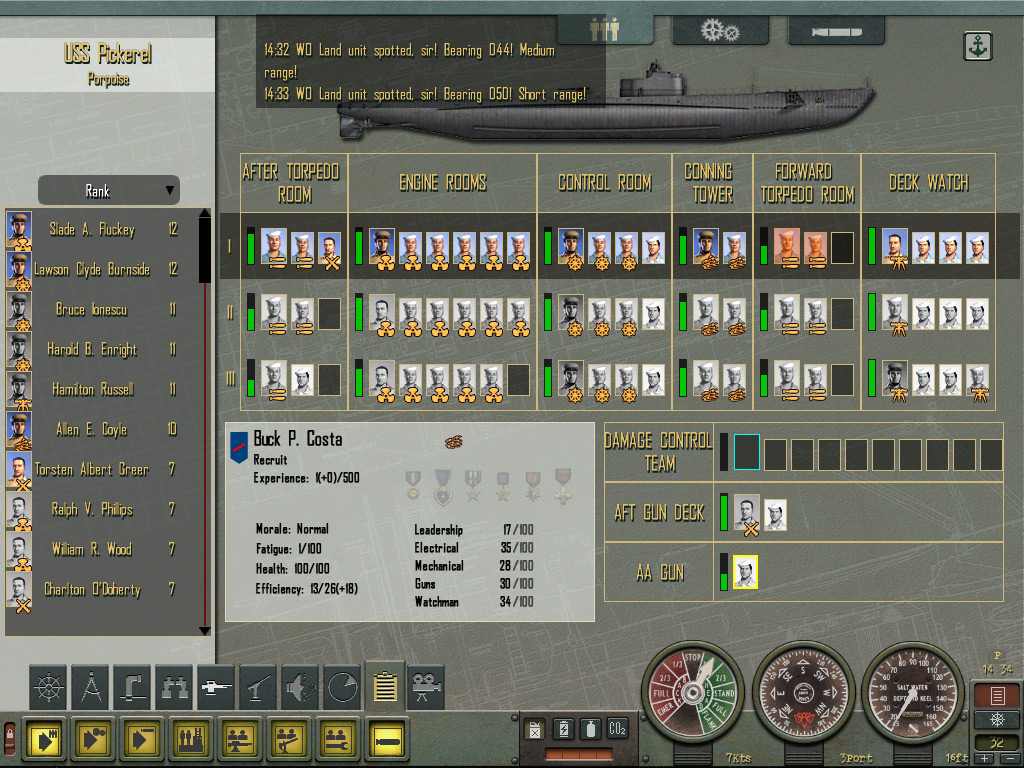The width and height of the screenshot is (1024, 768).
Task: Open the torpedo management tab
Action: (835, 30)
